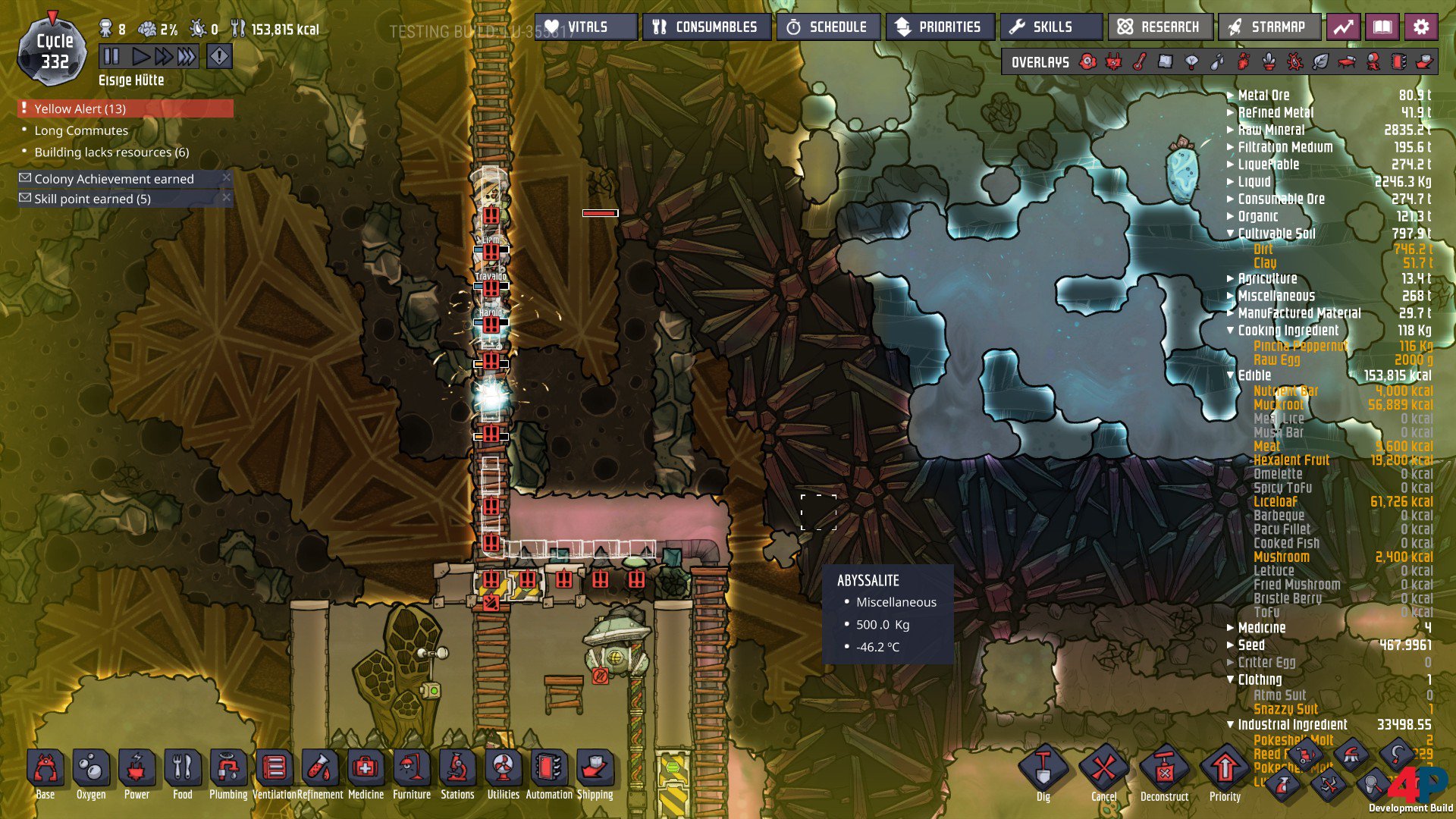The height and width of the screenshot is (819, 1456).
Task: Collapse the Edible resource list
Action: [x=1231, y=375]
